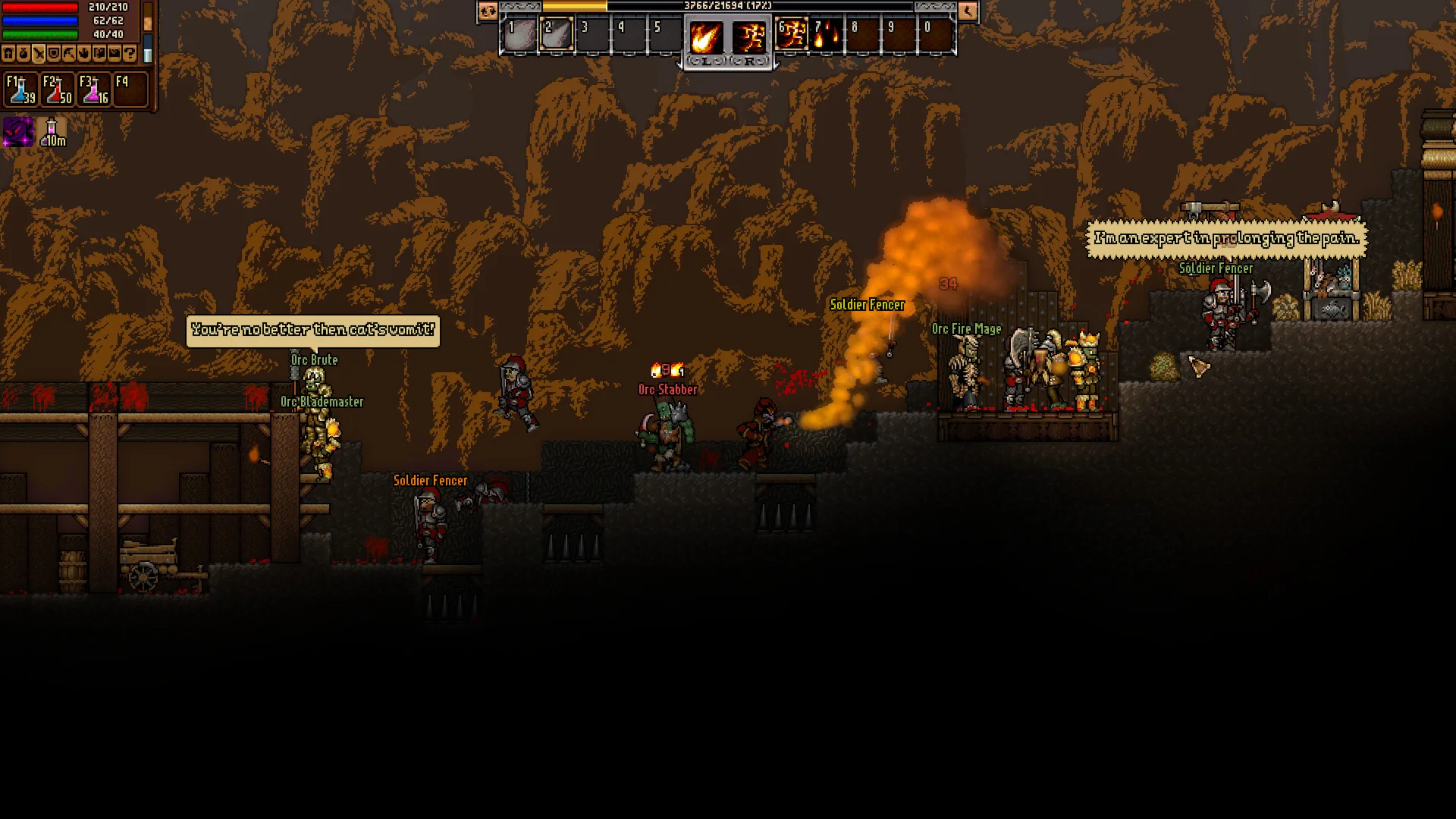Use the blue potion in F1 slot
Image resolution: width=1456 pixels, height=819 pixels.
coord(20,89)
